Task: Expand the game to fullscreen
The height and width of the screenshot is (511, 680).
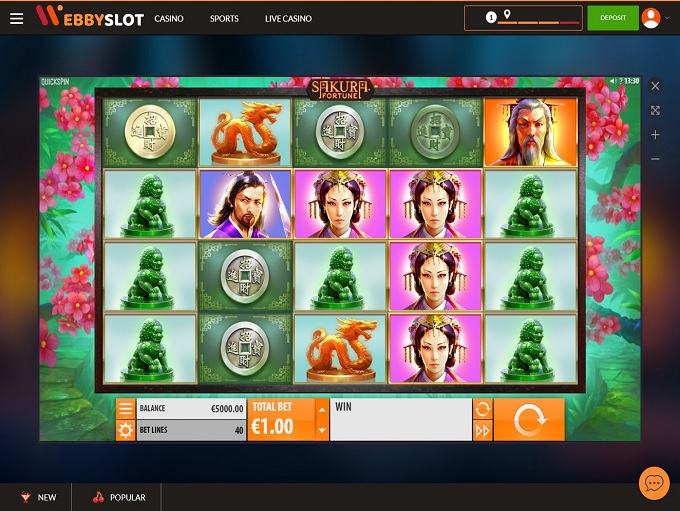Action: [x=655, y=110]
